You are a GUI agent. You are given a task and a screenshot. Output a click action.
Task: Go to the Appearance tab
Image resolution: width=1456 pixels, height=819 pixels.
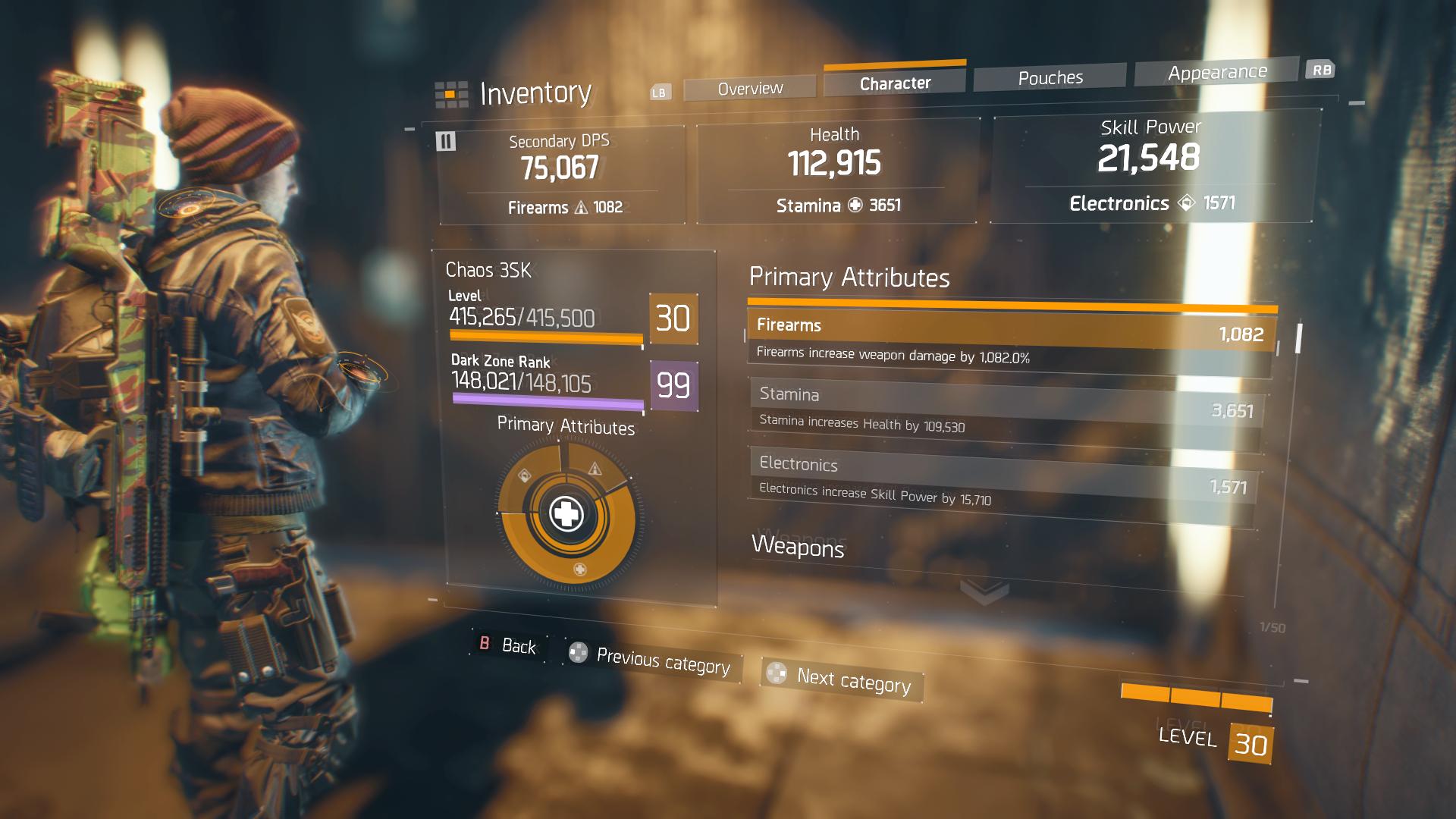[x=1217, y=72]
